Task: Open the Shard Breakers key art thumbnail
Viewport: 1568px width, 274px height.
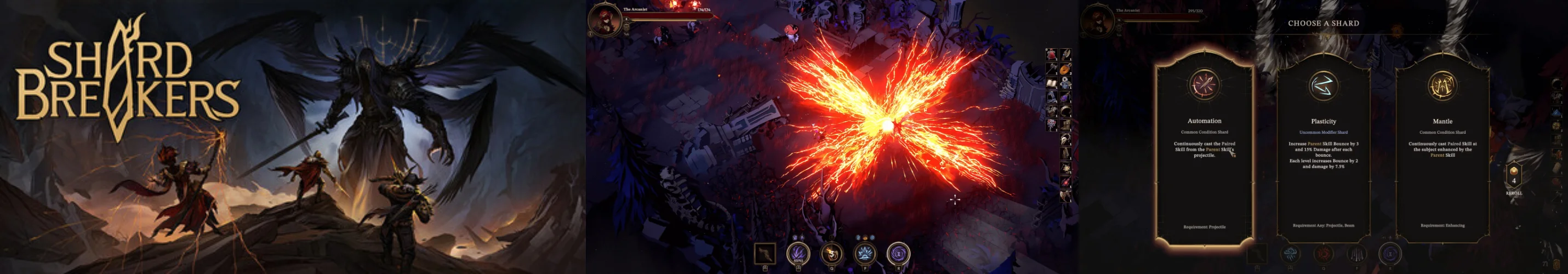Action: (292, 137)
